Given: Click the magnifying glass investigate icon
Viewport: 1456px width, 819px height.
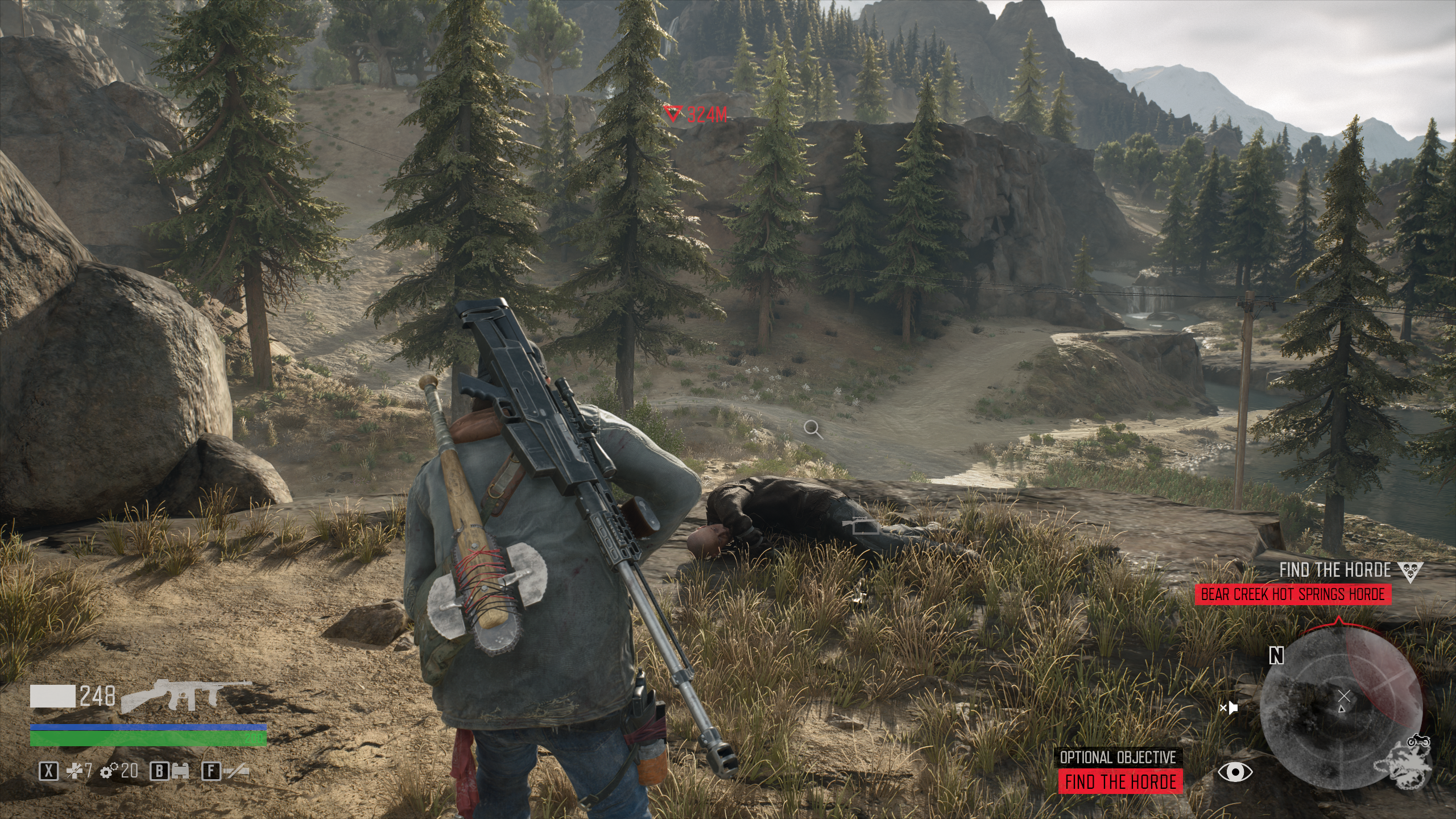Looking at the screenshot, I should tap(813, 429).
